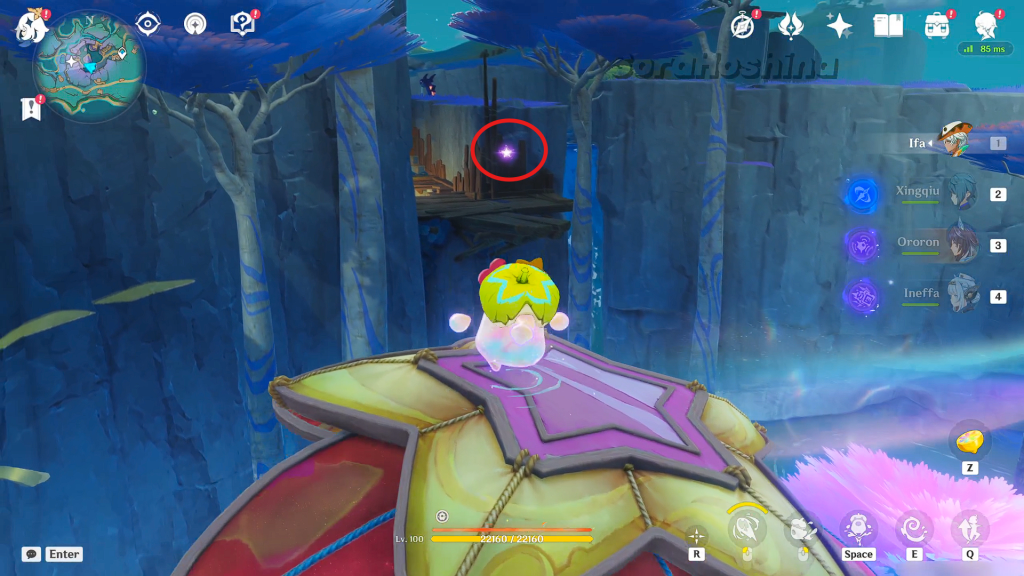The height and width of the screenshot is (576, 1024).
Task: Open the character profile head icon
Action: (x=986, y=25)
